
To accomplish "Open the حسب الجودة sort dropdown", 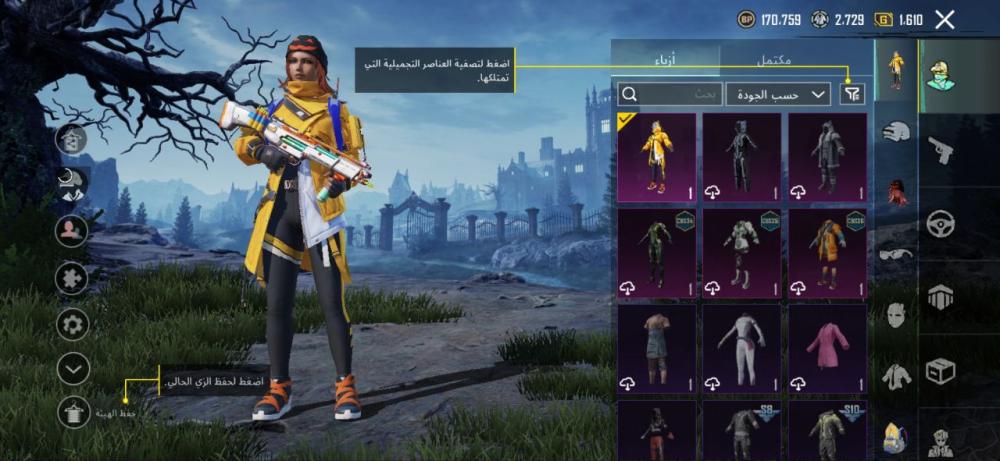I will click(x=778, y=94).
